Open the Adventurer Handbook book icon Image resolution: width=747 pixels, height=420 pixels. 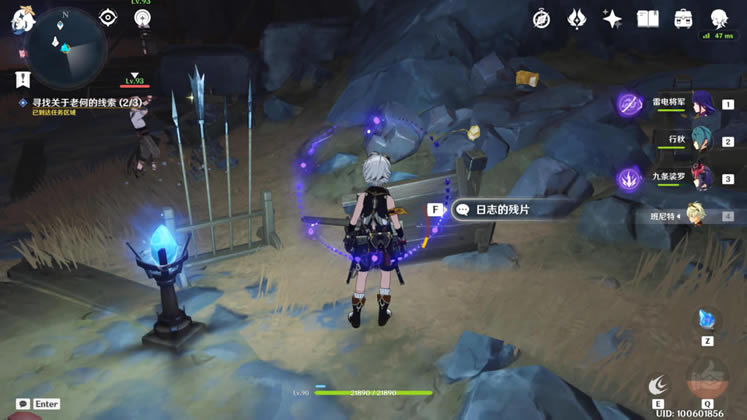tap(648, 19)
